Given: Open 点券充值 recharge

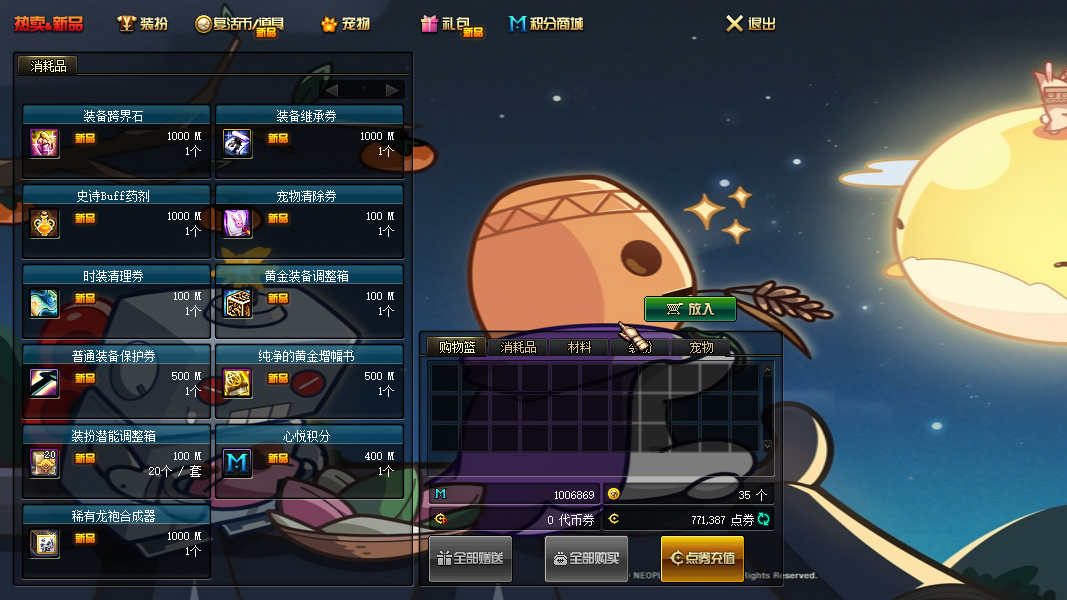Looking at the screenshot, I should pyautogui.click(x=702, y=558).
